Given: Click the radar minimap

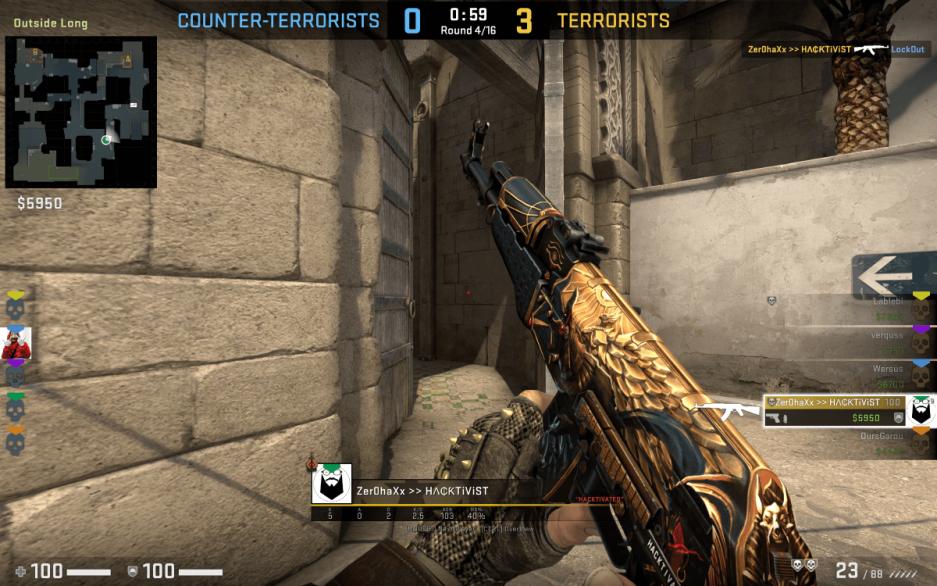Looking at the screenshot, I should click(x=81, y=112).
